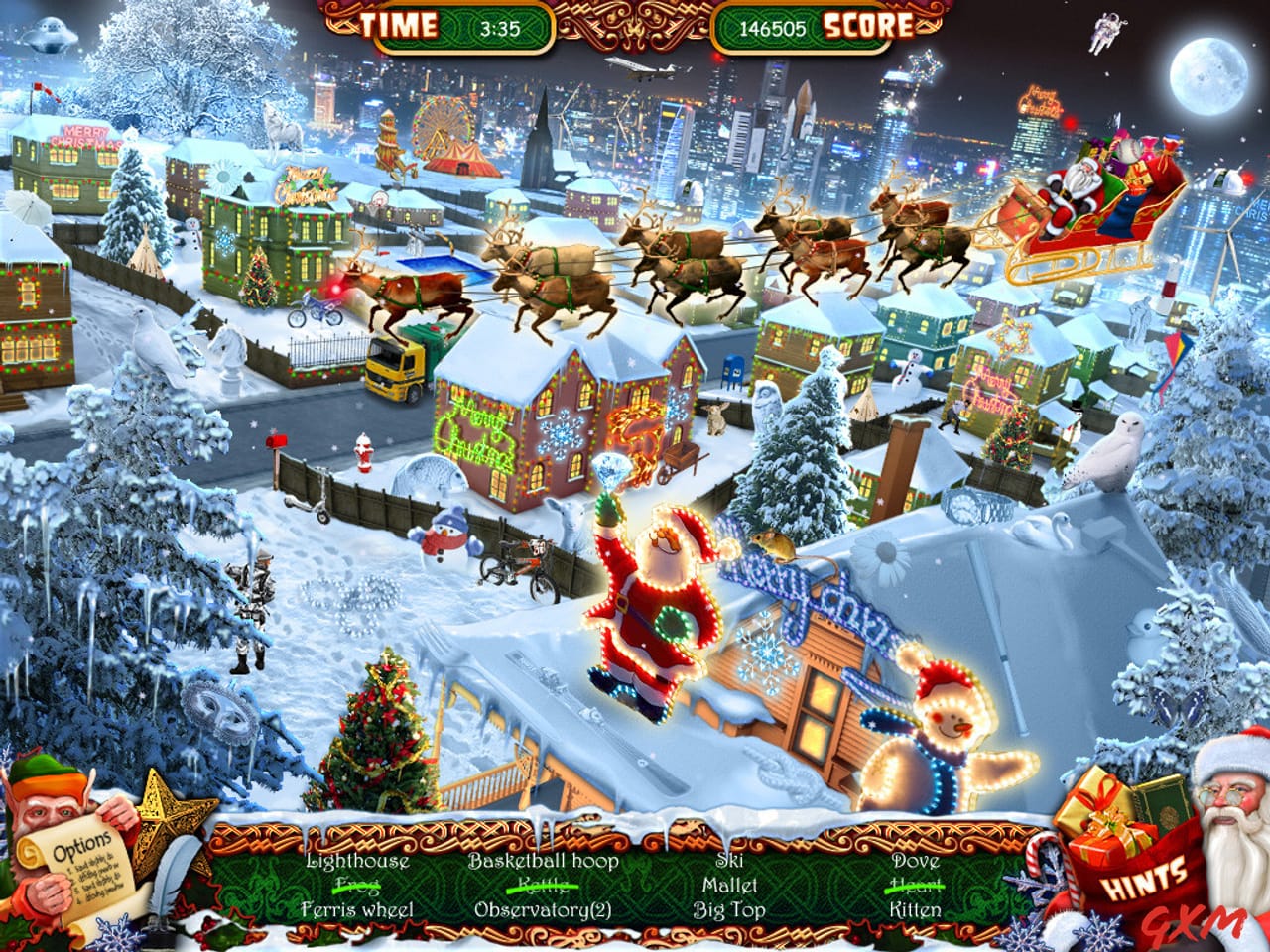This screenshot has width=1270, height=952.
Task: Select "Observatory(2)" in the word list
Action: (544, 905)
